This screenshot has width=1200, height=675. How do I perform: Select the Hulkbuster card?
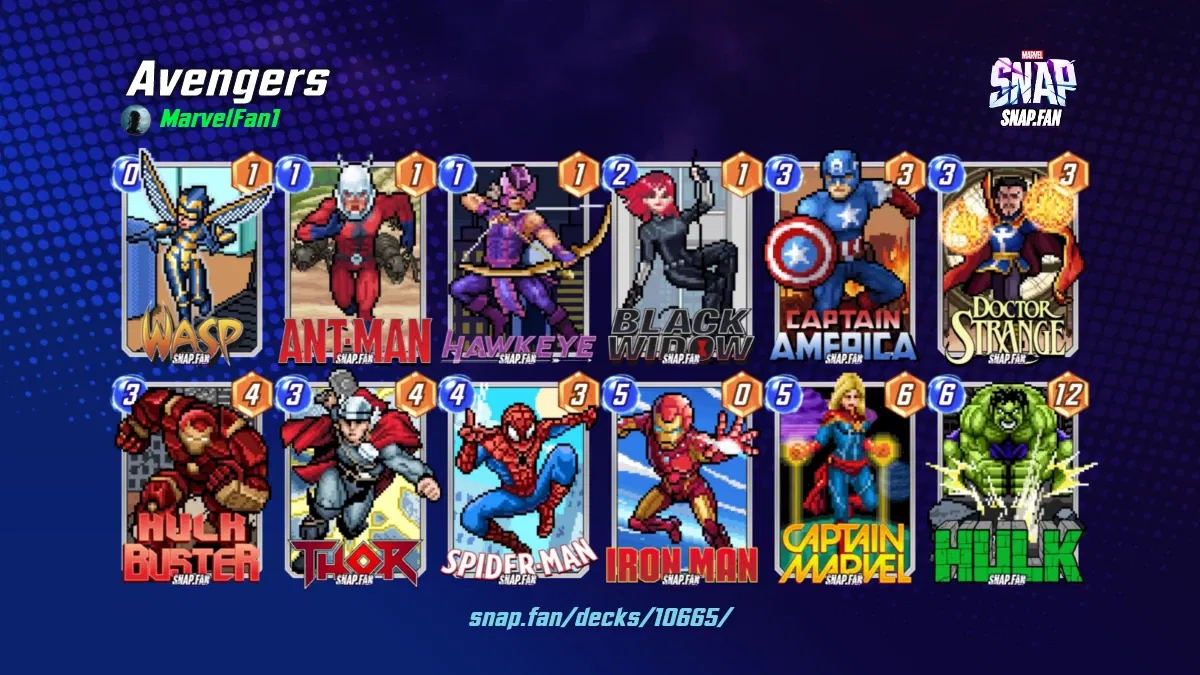point(192,485)
